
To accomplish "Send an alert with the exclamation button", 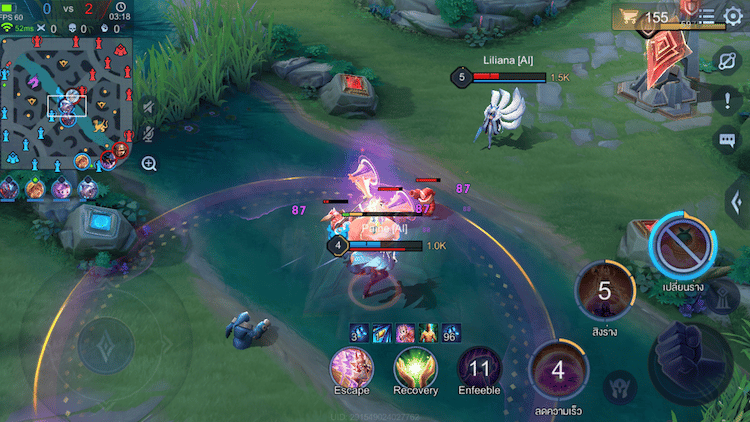I will pyautogui.click(x=727, y=99).
